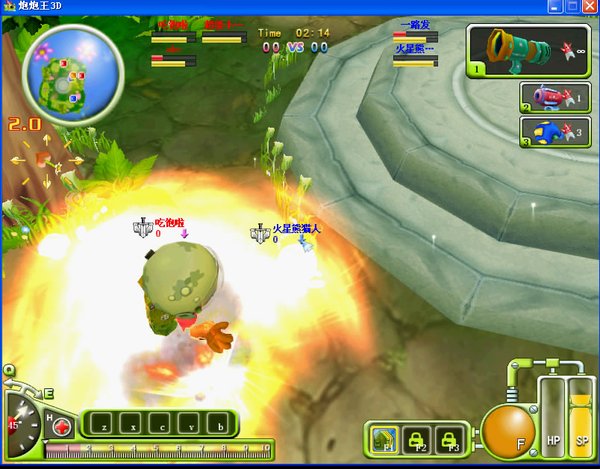Select the empty item slot labeled c
Image resolution: width=600 pixels, height=469 pixels.
pos(161,424)
